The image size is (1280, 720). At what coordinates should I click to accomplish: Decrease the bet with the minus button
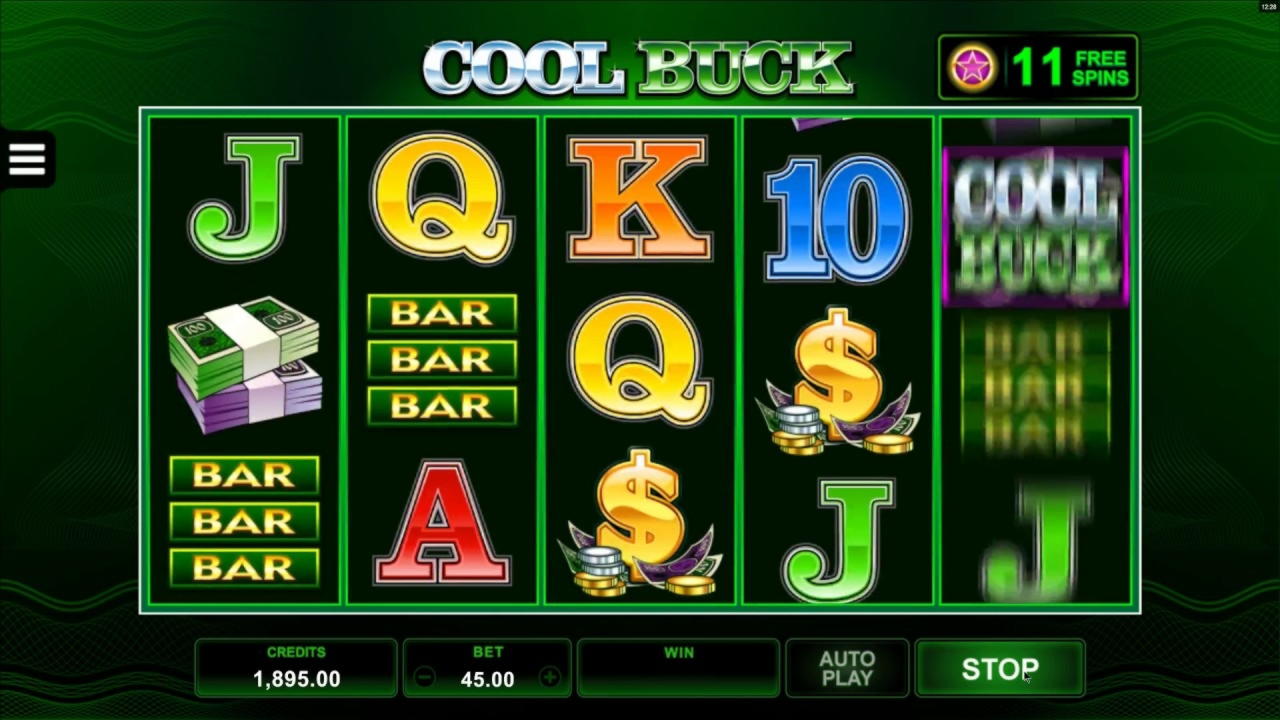tap(424, 678)
